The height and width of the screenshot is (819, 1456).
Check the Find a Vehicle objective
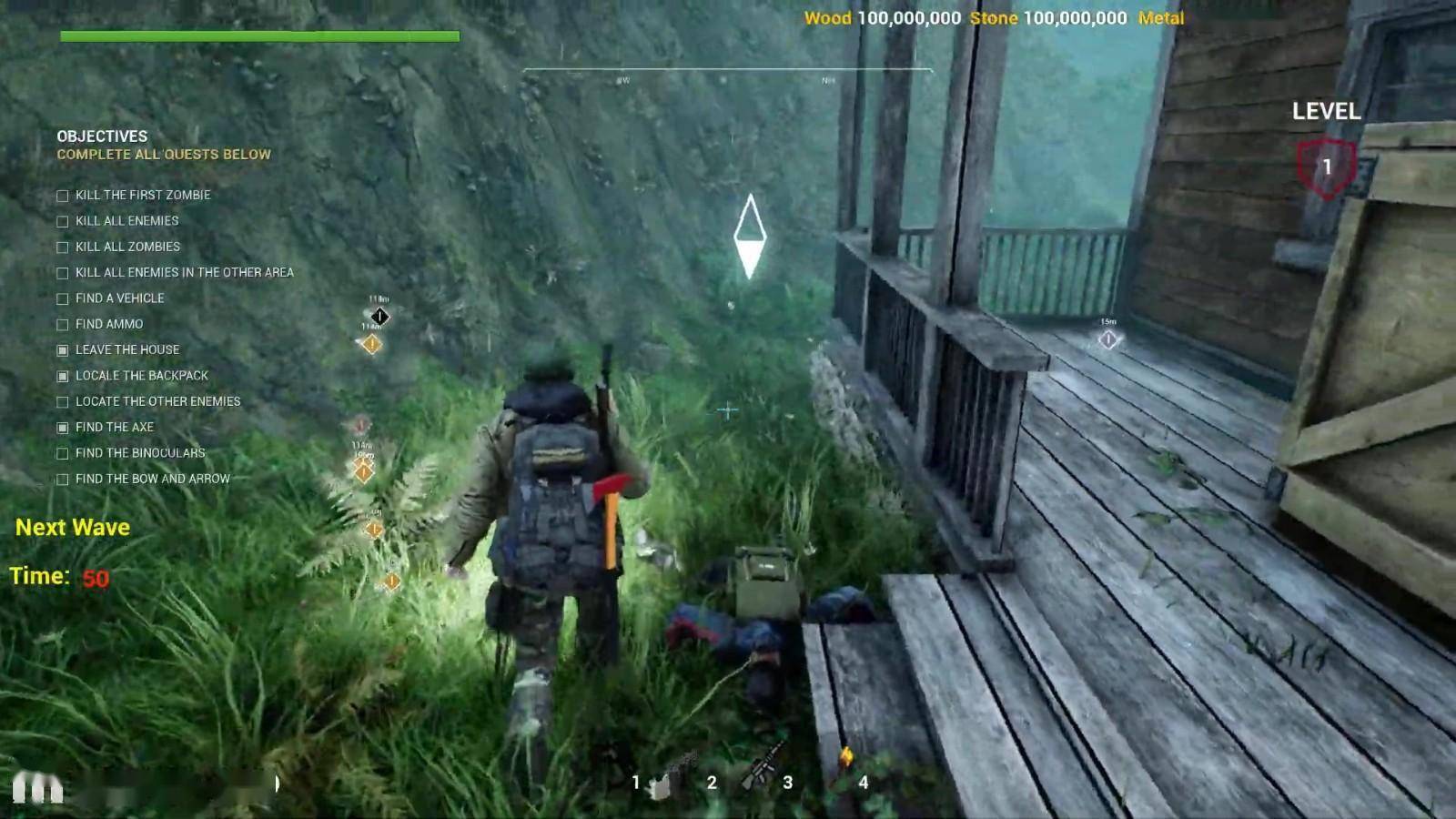coord(63,298)
